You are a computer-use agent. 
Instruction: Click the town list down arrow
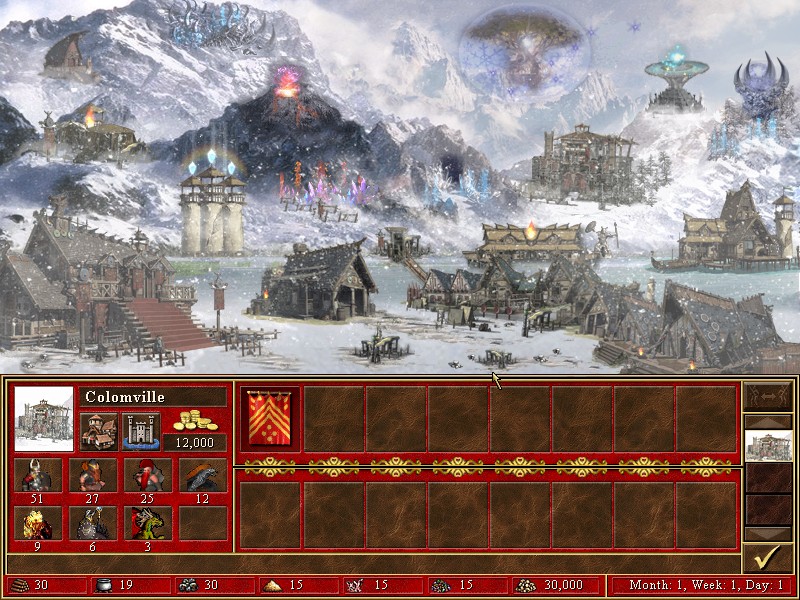click(x=769, y=533)
